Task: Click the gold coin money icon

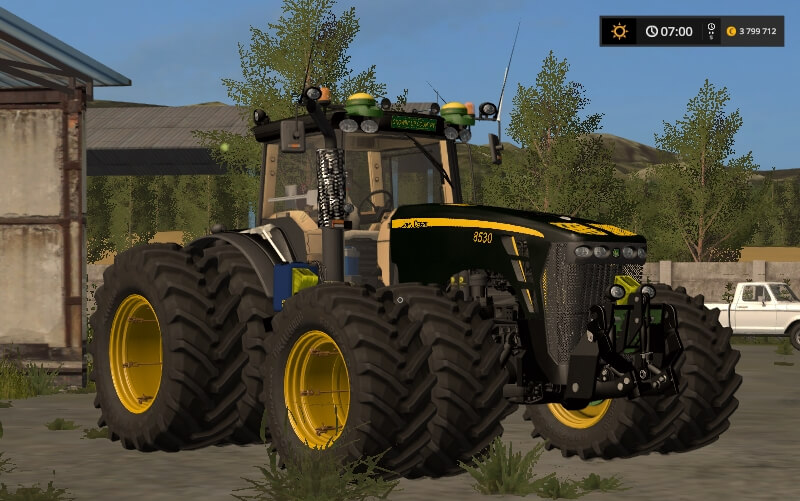Action: [x=731, y=31]
